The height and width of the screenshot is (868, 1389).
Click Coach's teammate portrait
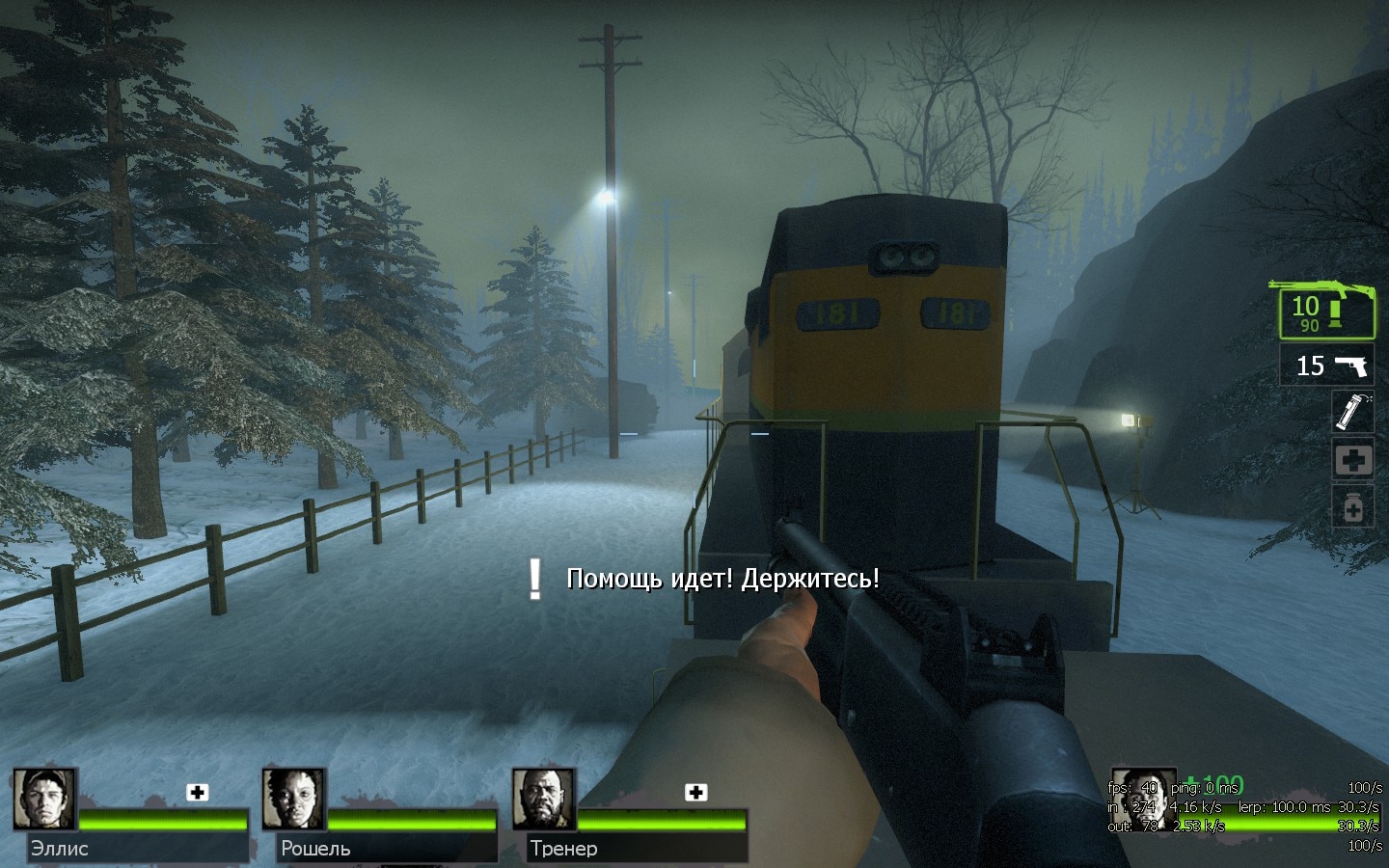[543, 799]
